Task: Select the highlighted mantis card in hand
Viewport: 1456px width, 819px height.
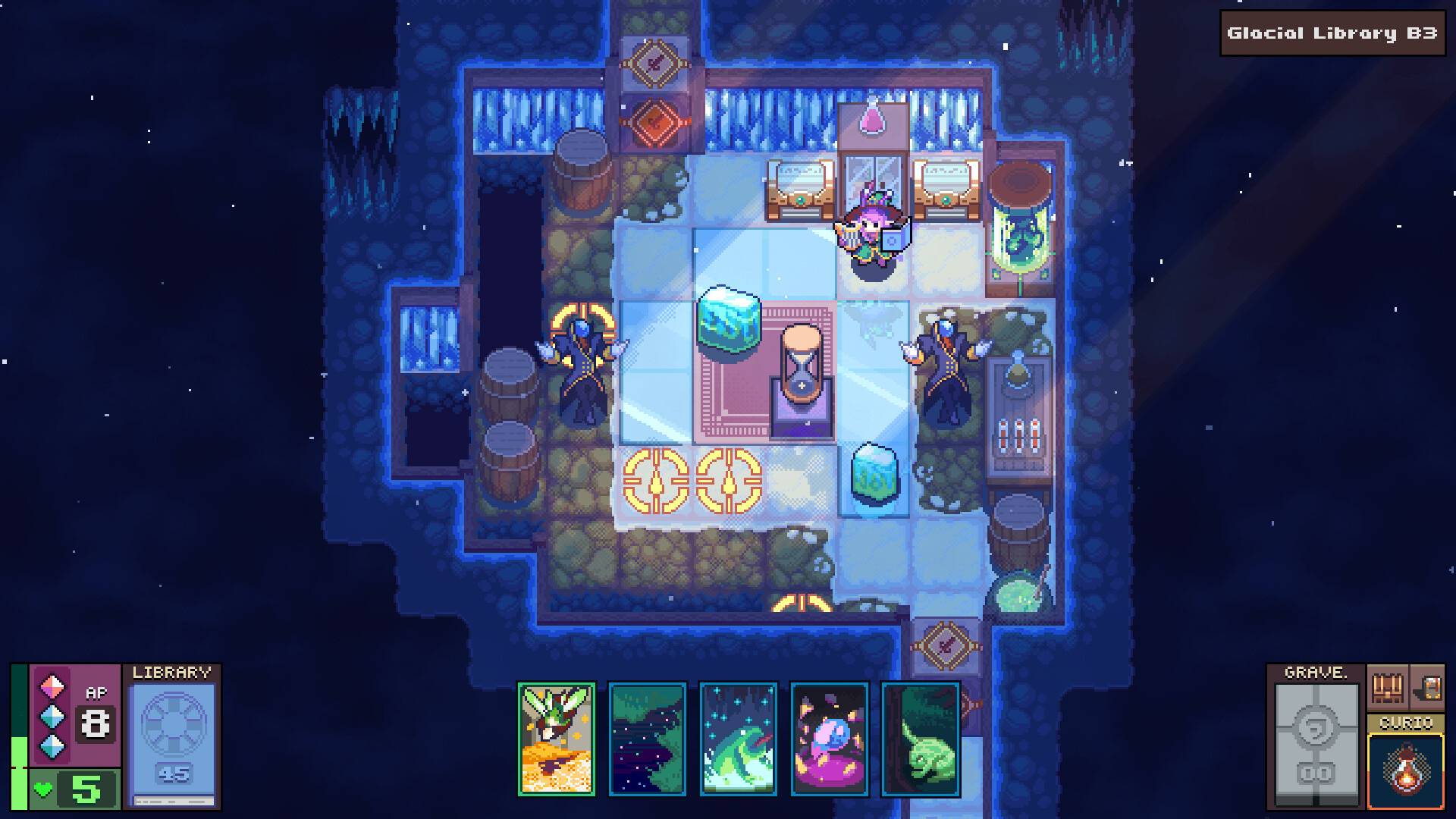Action: click(557, 739)
